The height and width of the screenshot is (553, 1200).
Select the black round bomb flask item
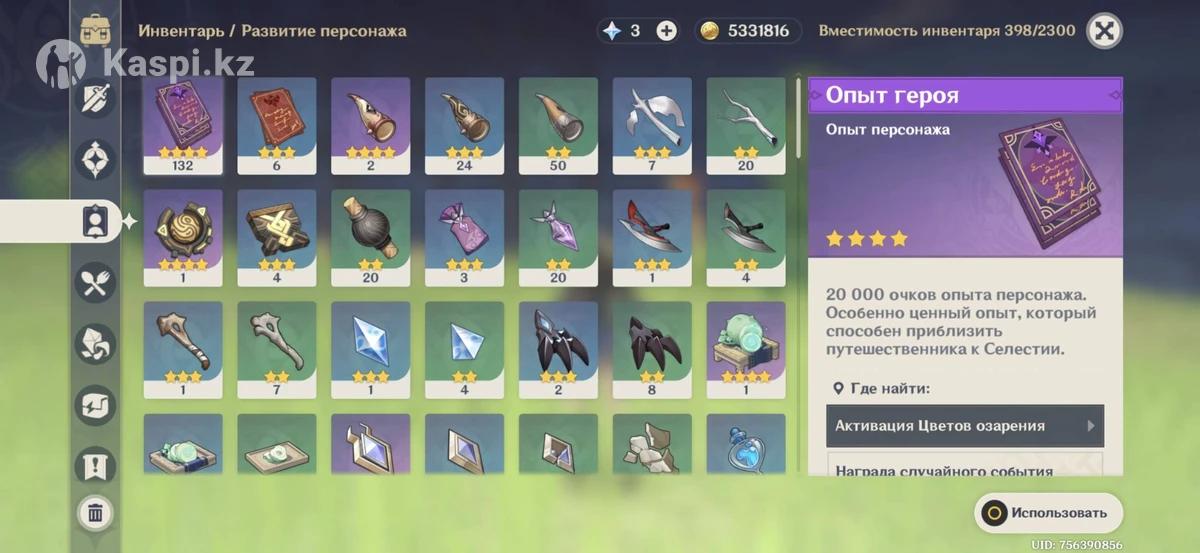tap(370, 233)
